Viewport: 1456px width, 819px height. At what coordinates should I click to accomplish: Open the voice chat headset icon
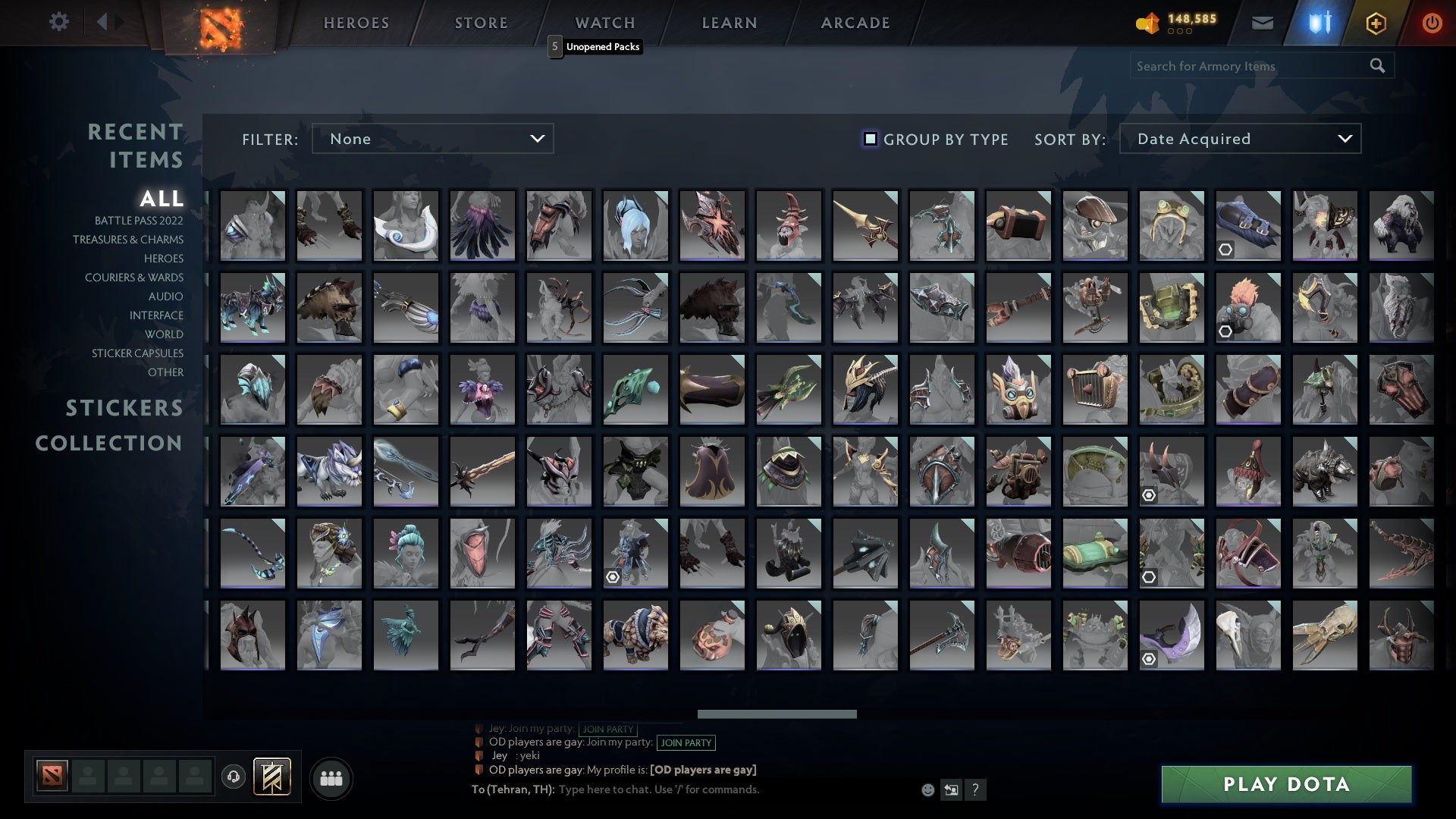tap(234, 777)
